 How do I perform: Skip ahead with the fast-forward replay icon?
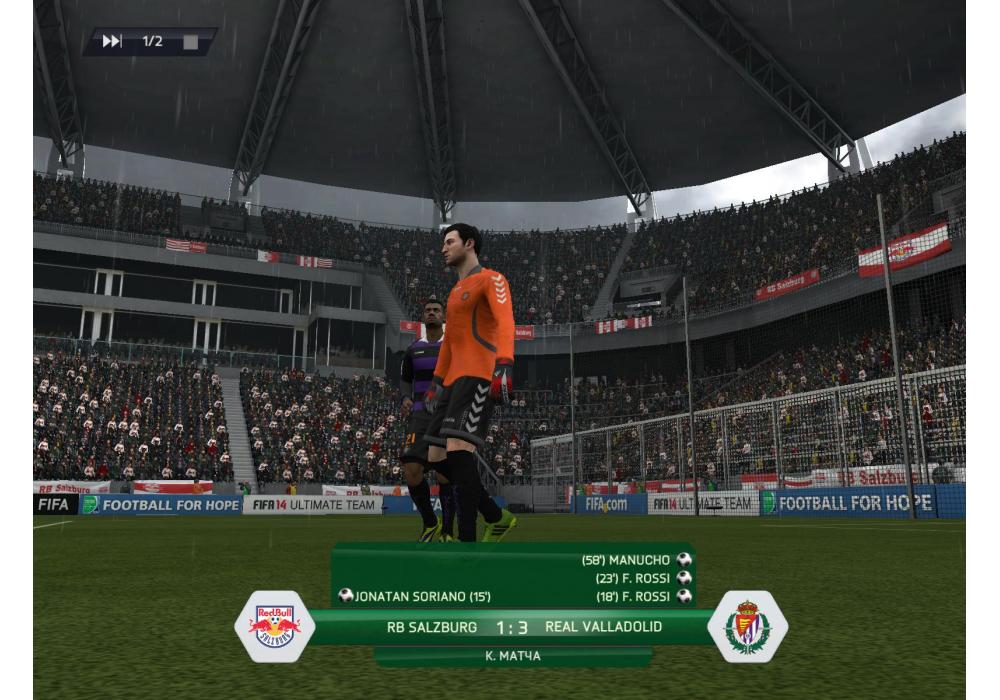[112, 41]
